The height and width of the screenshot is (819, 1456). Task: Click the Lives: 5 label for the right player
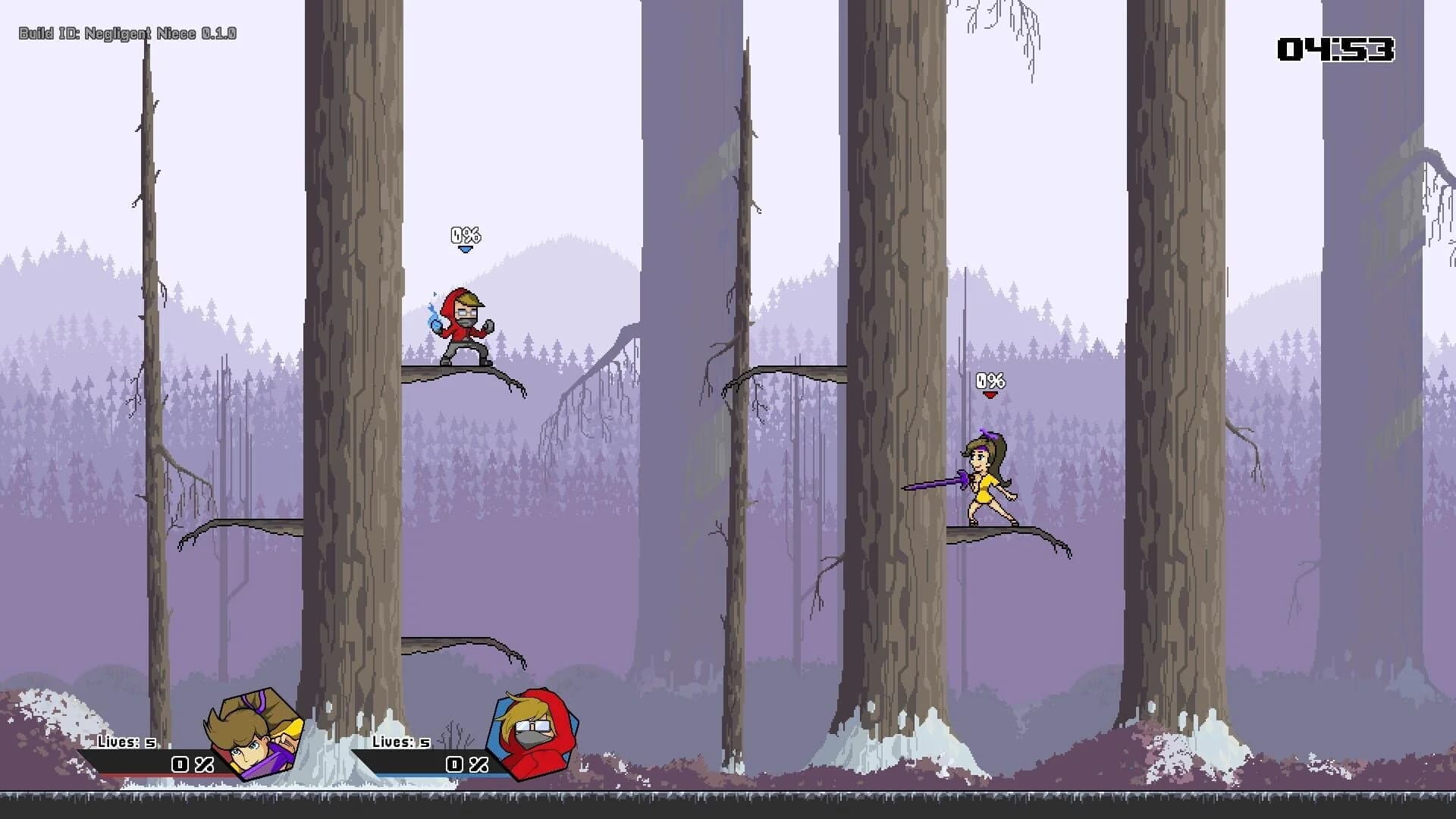point(400,742)
